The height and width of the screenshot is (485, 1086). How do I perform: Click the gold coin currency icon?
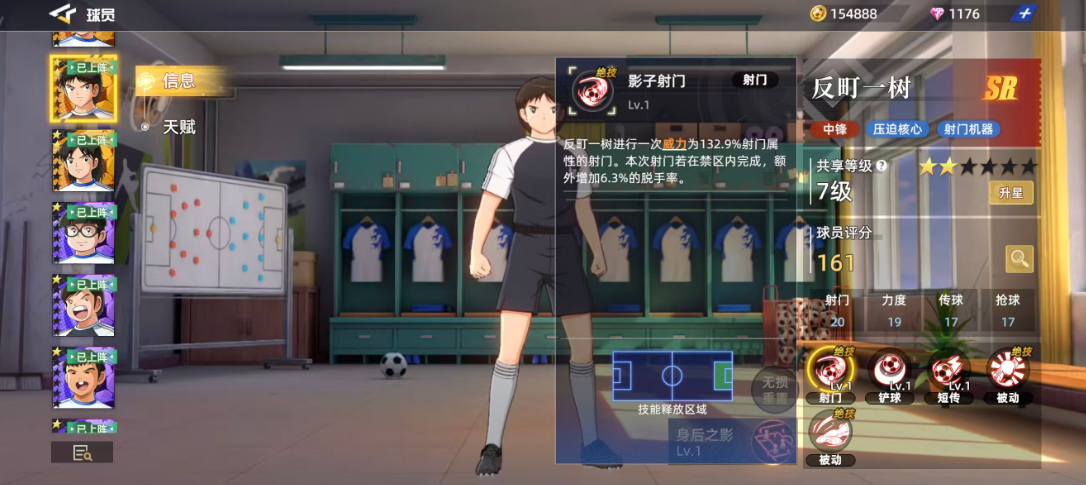click(x=817, y=13)
